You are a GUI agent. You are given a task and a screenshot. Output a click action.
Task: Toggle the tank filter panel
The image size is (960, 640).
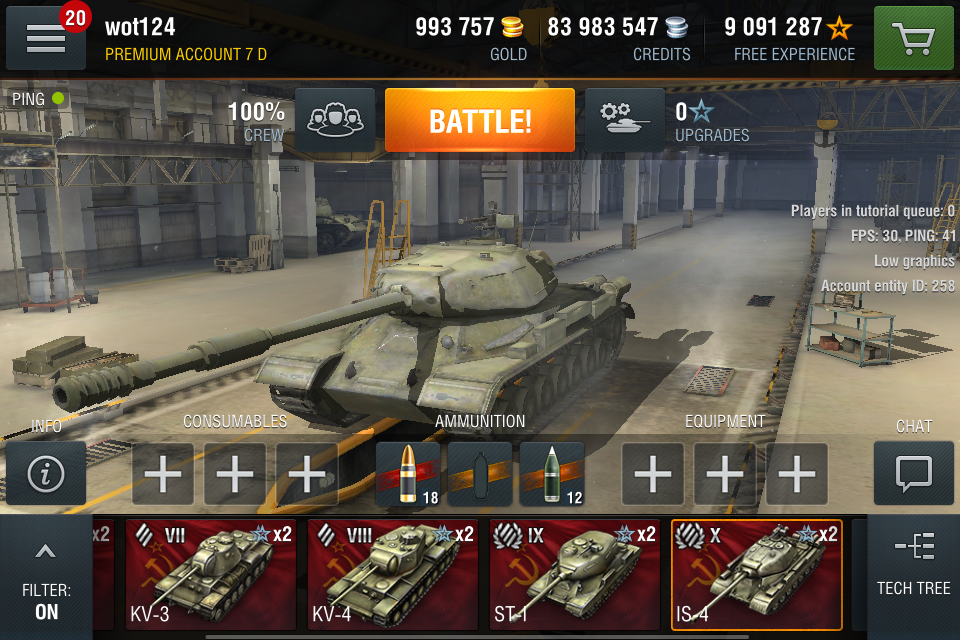(x=46, y=578)
